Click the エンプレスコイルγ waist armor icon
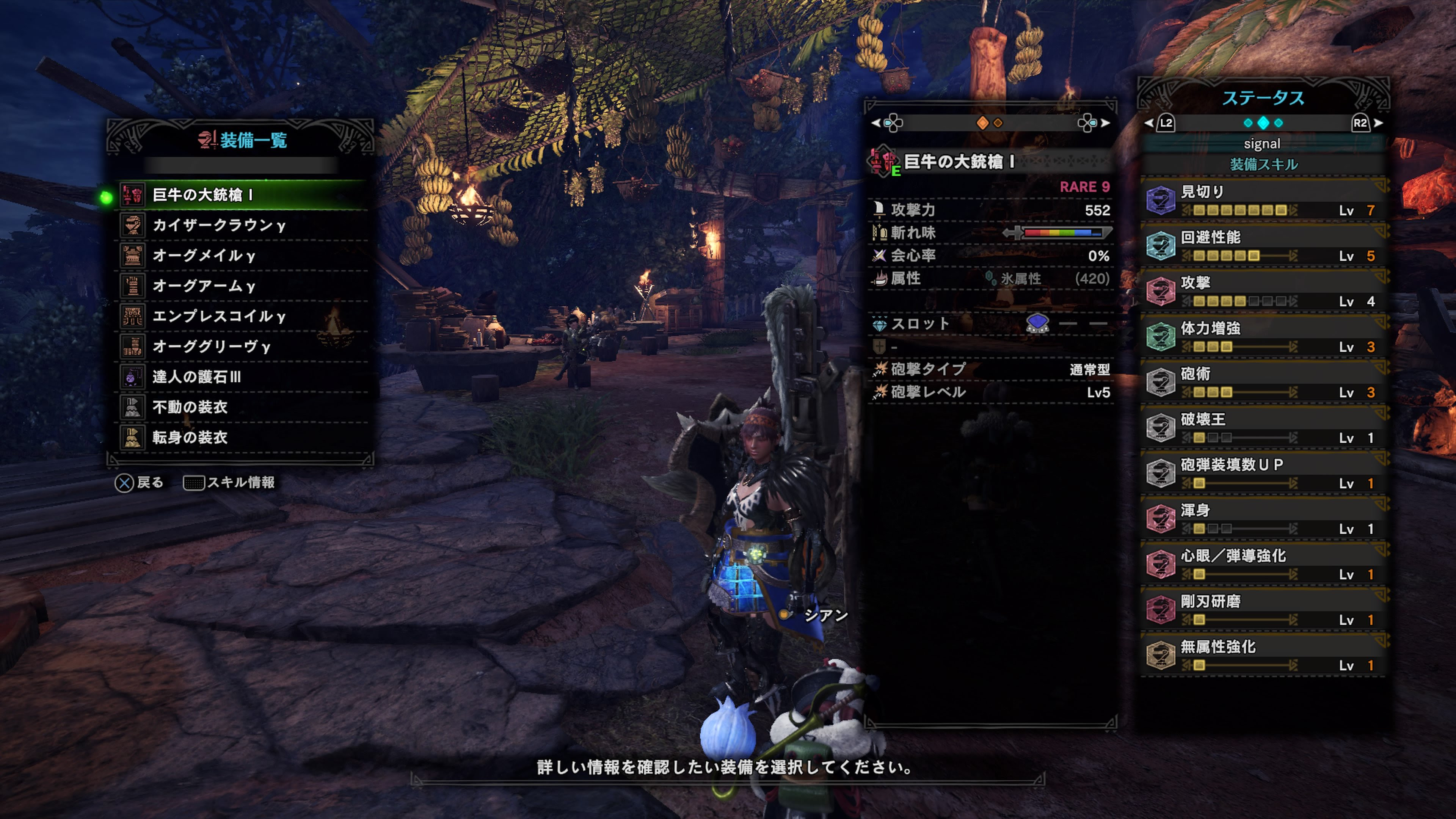 tap(133, 317)
